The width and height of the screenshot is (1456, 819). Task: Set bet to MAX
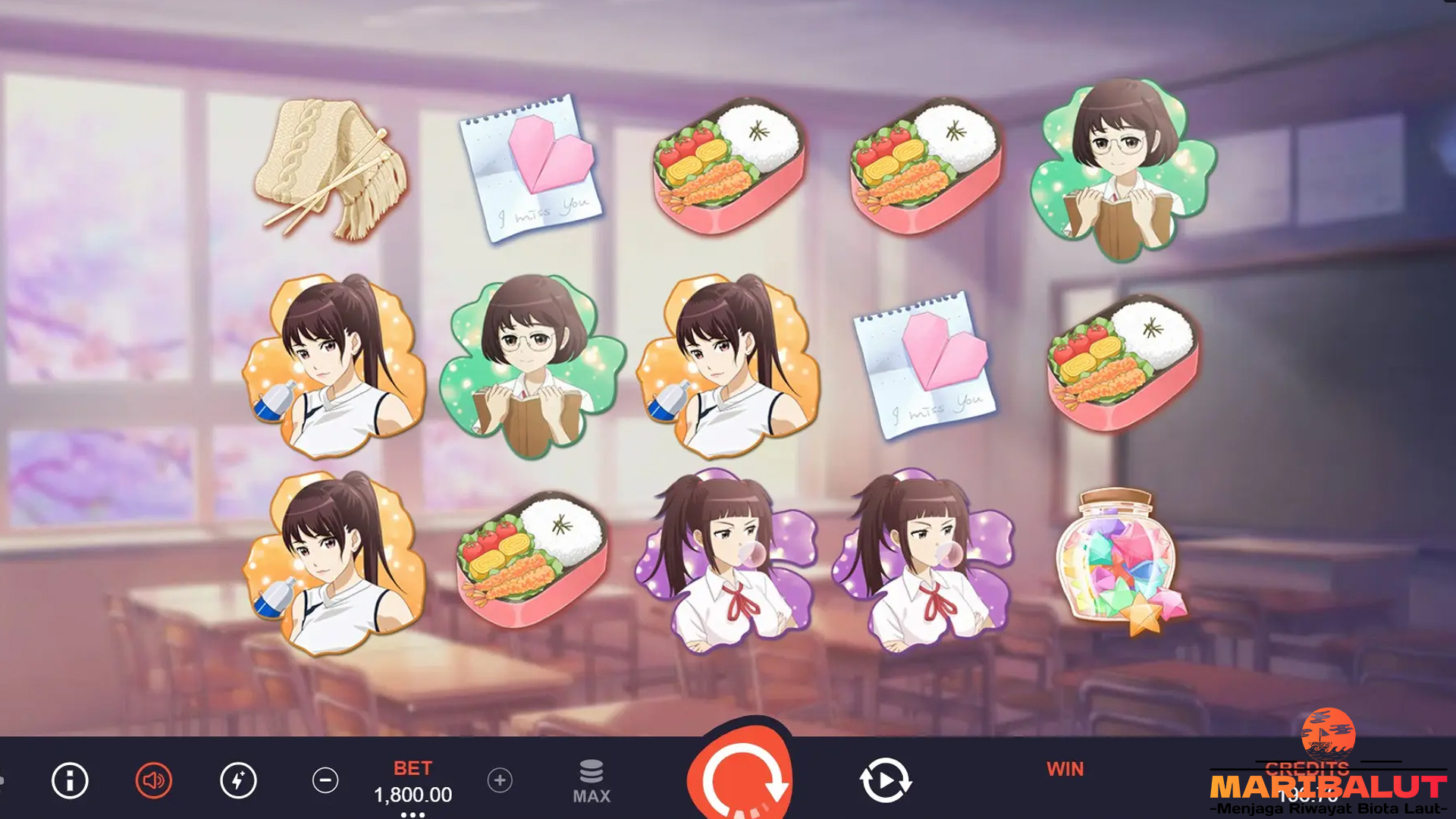[x=591, y=782]
